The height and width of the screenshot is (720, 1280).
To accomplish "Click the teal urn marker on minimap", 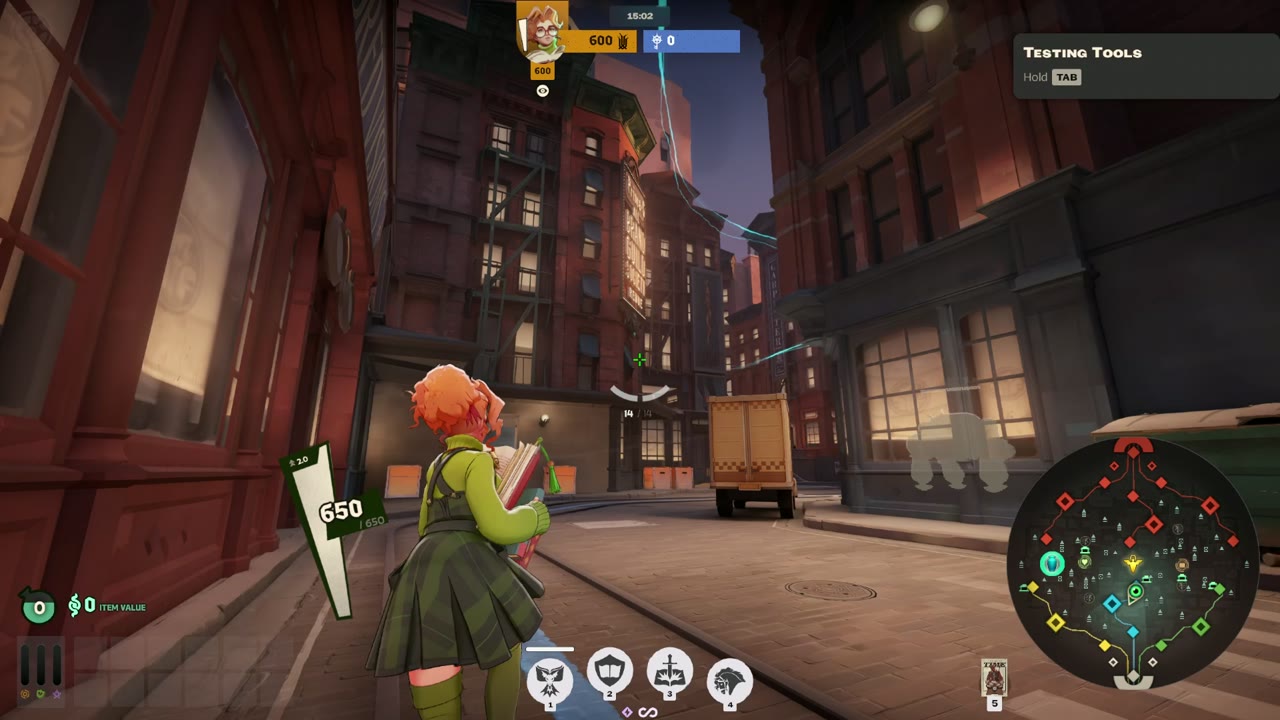I will tap(1052, 564).
